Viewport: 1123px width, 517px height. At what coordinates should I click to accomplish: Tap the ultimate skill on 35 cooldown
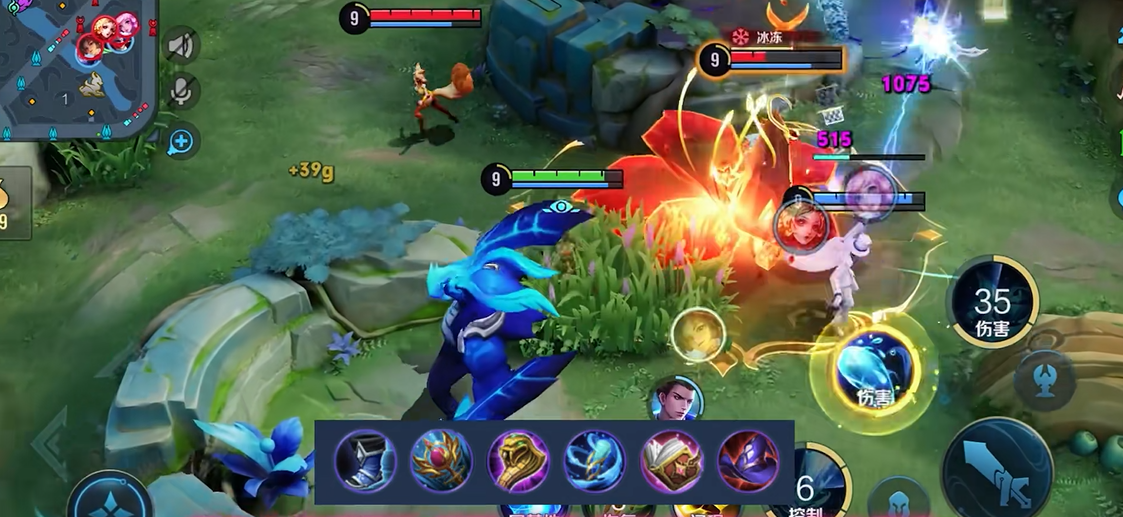(992, 302)
